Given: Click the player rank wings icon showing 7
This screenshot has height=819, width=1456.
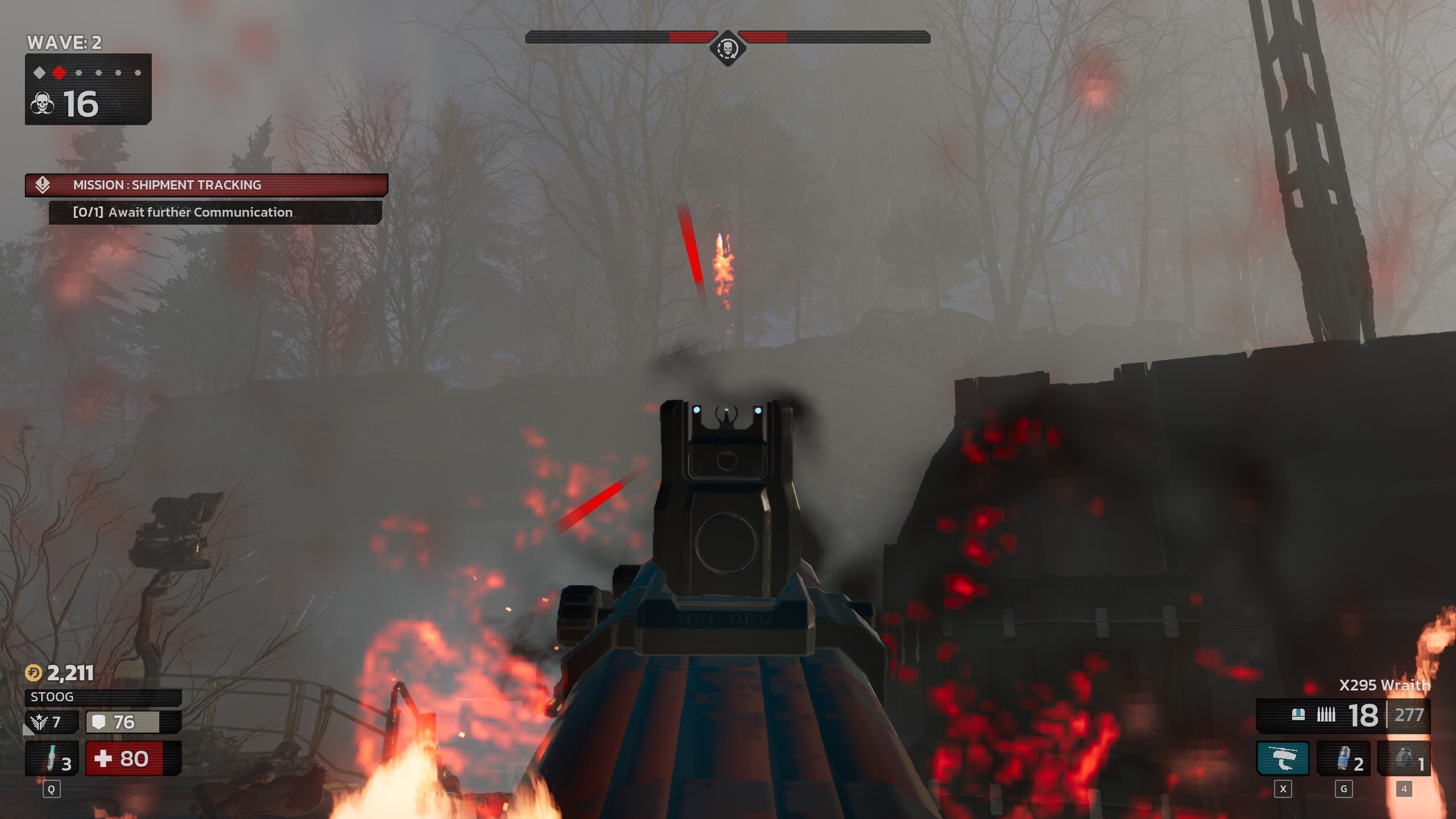Looking at the screenshot, I should coord(39,722).
